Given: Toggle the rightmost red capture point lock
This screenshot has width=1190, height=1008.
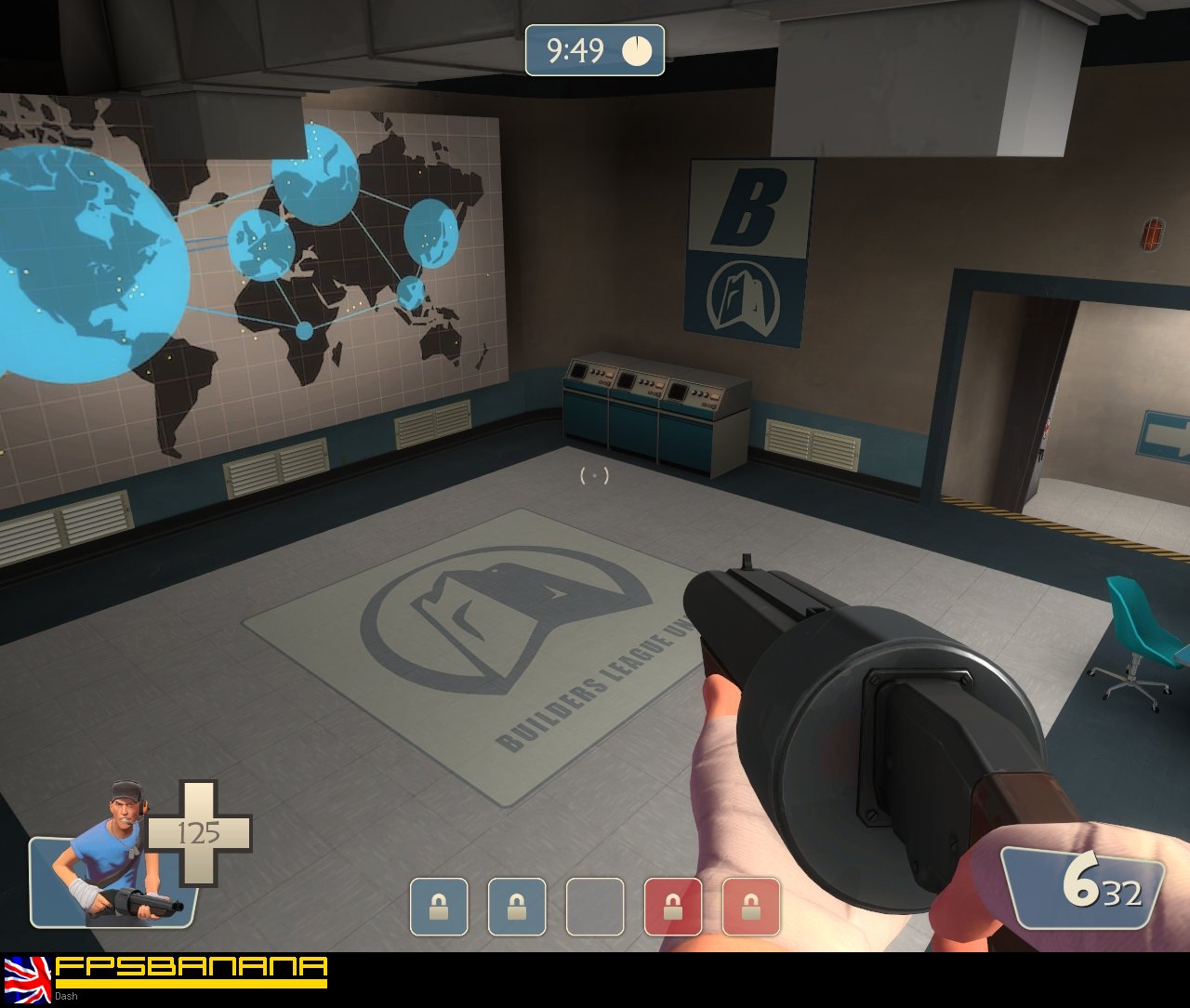Looking at the screenshot, I should tap(749, 908).
